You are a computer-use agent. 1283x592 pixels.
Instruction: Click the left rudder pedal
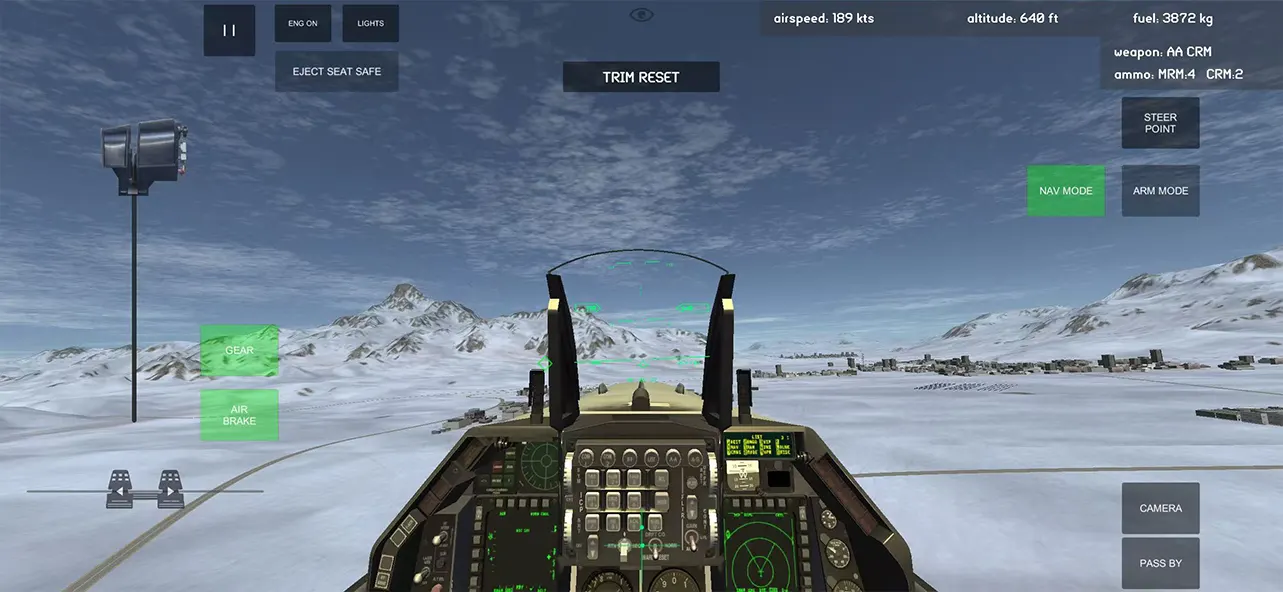tap(119, 489)
